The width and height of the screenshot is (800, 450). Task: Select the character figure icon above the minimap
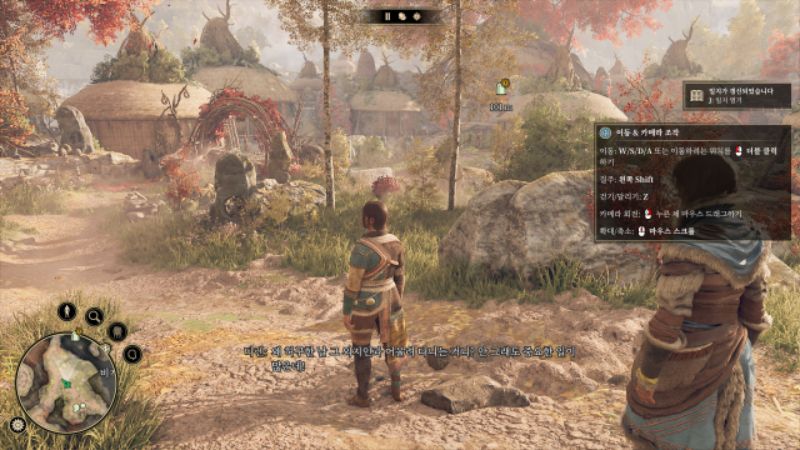point(67,311)
